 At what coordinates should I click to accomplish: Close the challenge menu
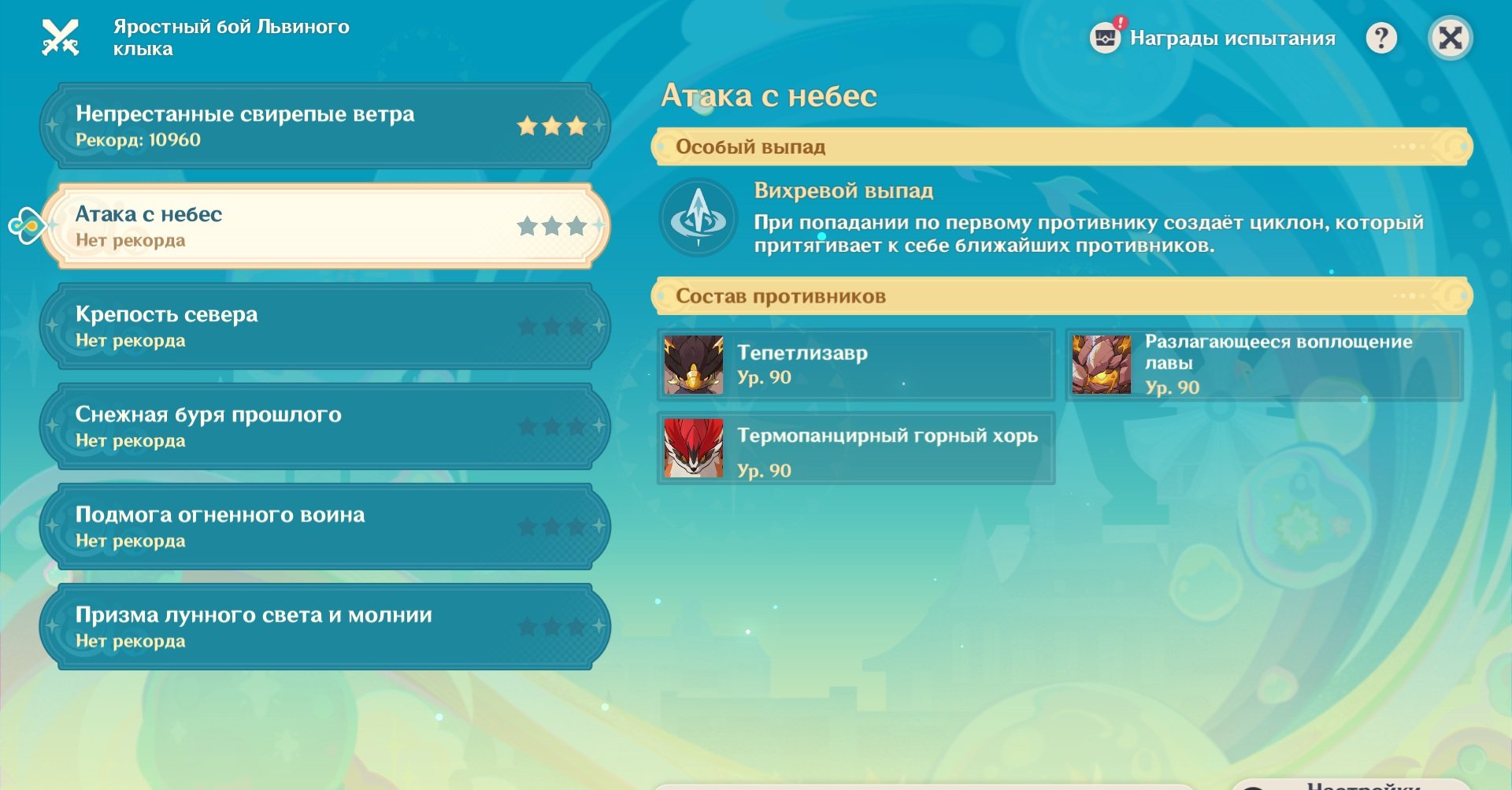(x=1450, y=38)
